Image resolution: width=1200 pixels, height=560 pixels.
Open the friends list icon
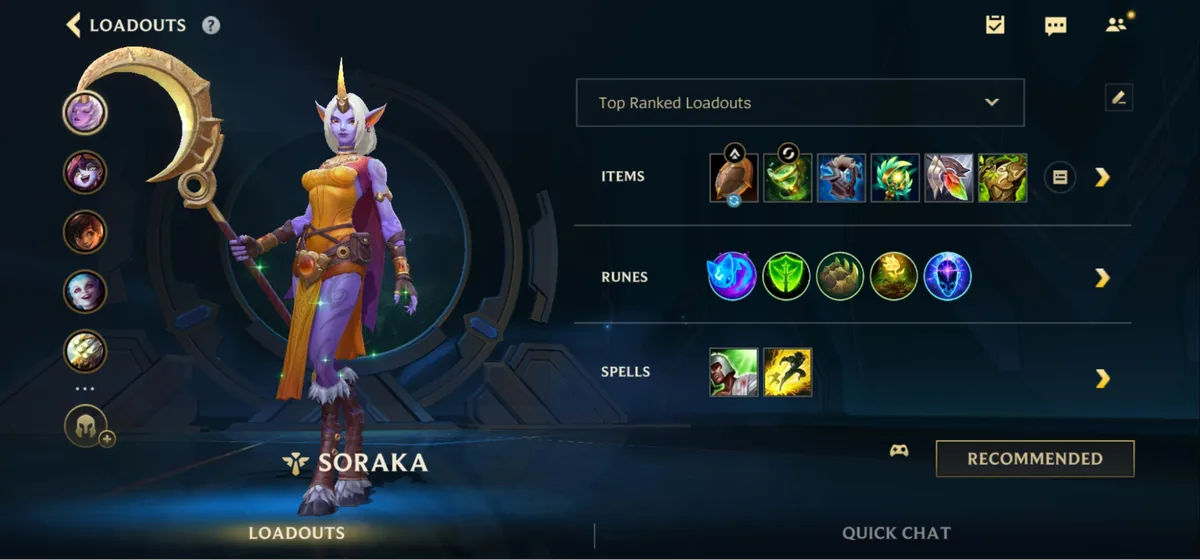click(x=1116, y=25)
